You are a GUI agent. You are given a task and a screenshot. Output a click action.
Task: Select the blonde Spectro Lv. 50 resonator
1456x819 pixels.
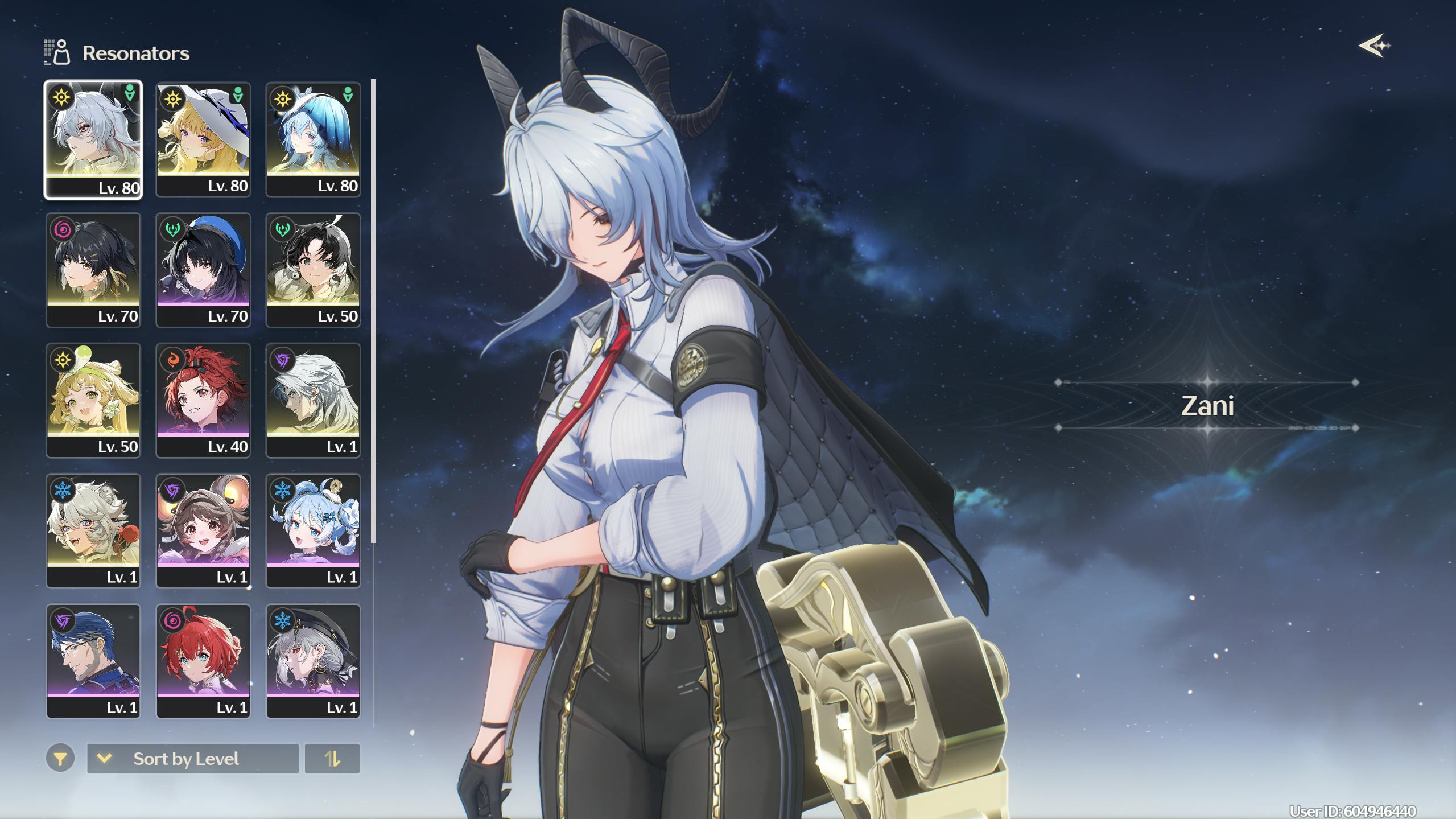click(x=93, y=400)
